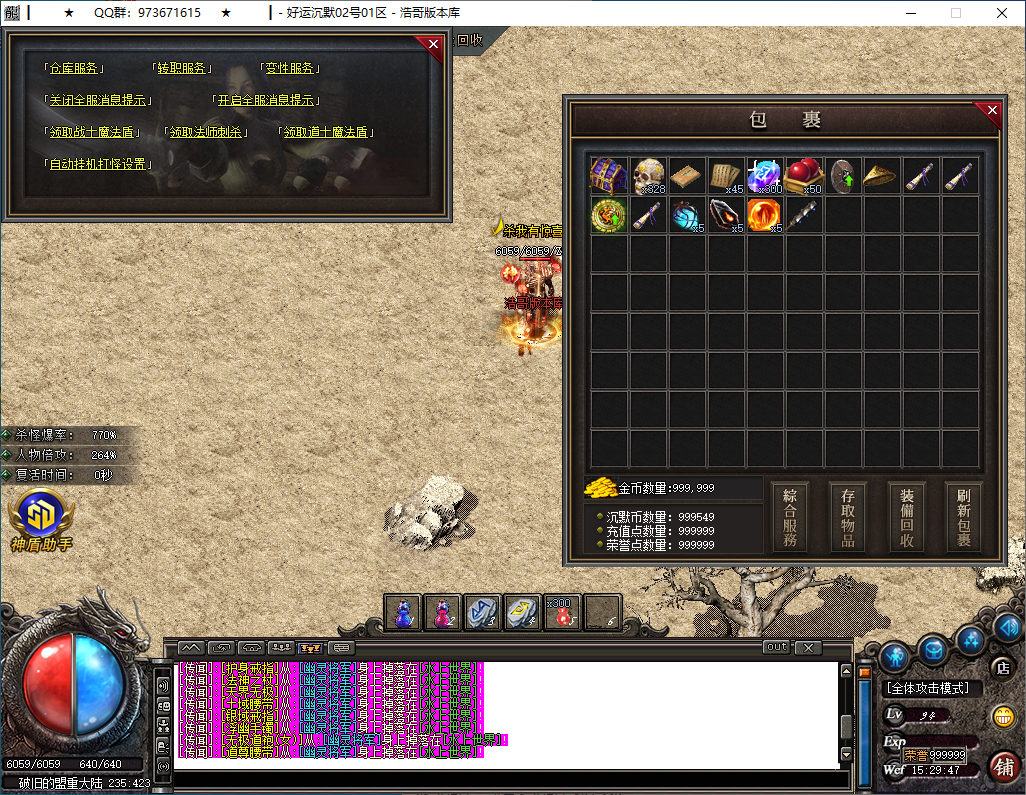Open the red 铺 shop button

tap(1003, 766)
